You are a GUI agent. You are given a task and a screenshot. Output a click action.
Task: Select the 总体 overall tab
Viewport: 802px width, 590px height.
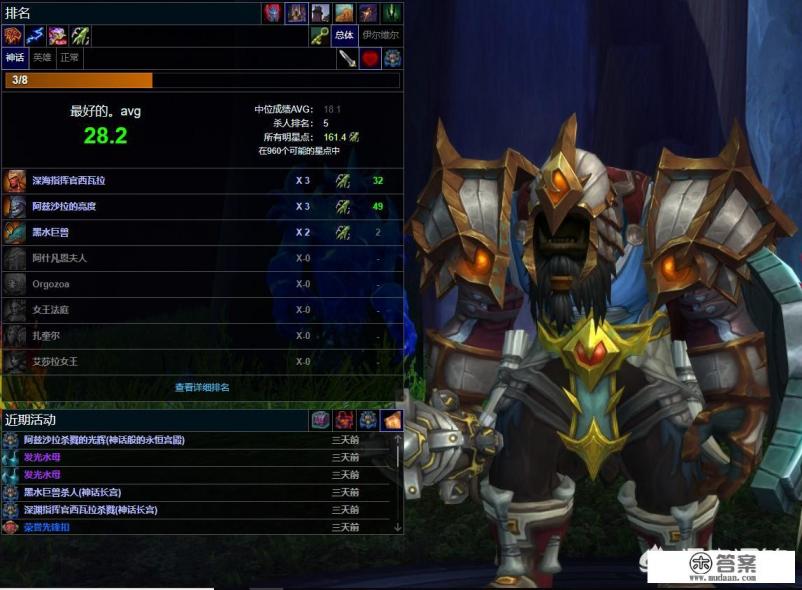pos(344,35)
